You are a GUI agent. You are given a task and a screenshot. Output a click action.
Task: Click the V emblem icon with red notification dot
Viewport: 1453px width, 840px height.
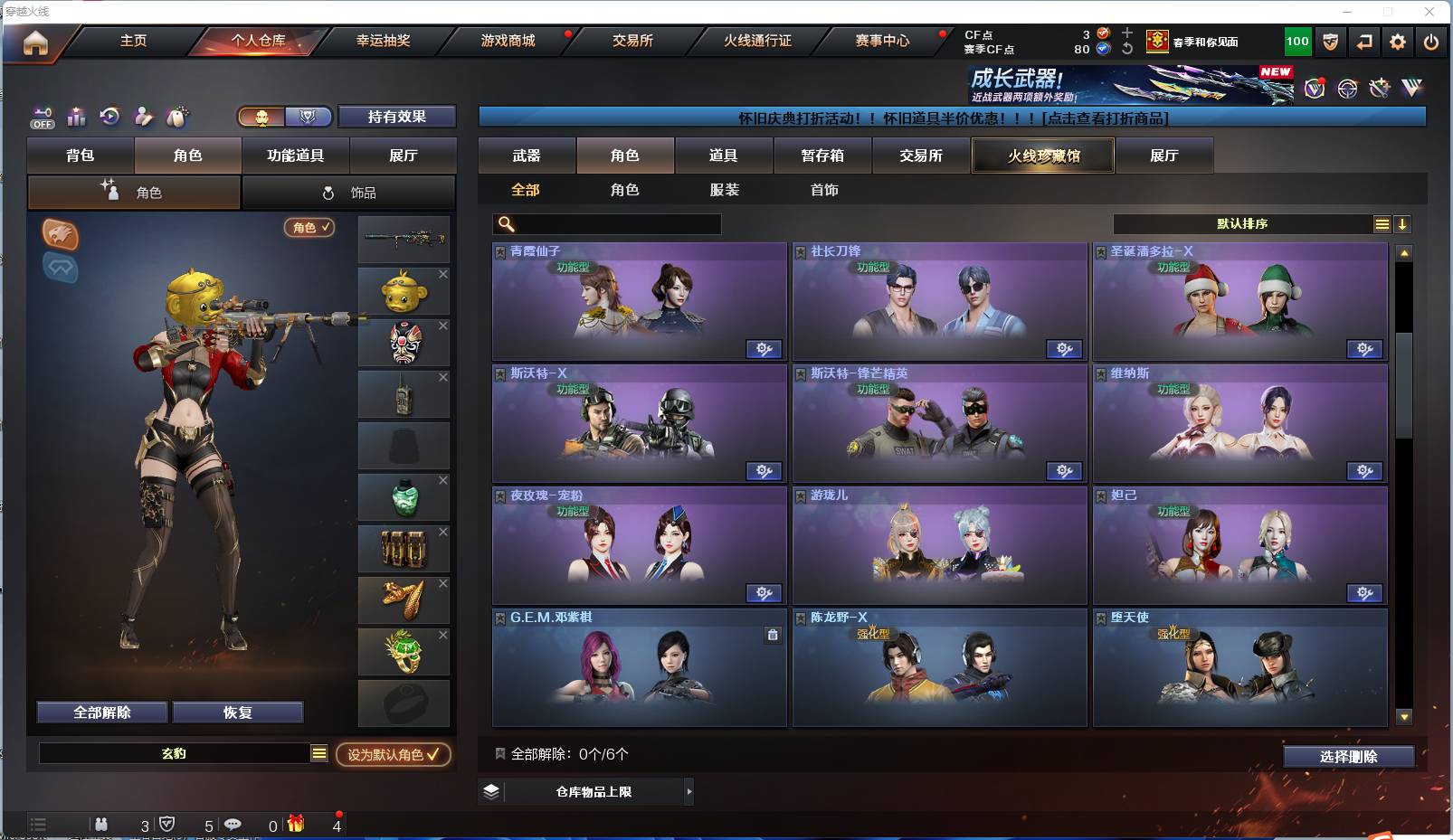tap(1314, 89)
